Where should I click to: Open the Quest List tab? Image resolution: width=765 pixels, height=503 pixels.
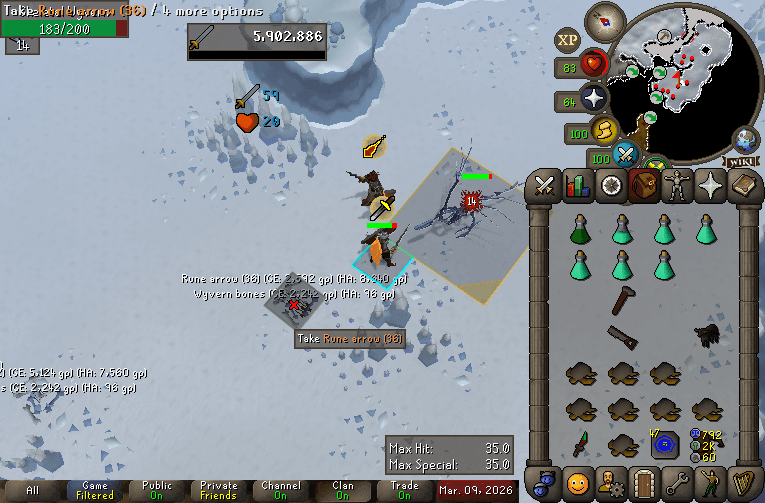click(610, 185)
